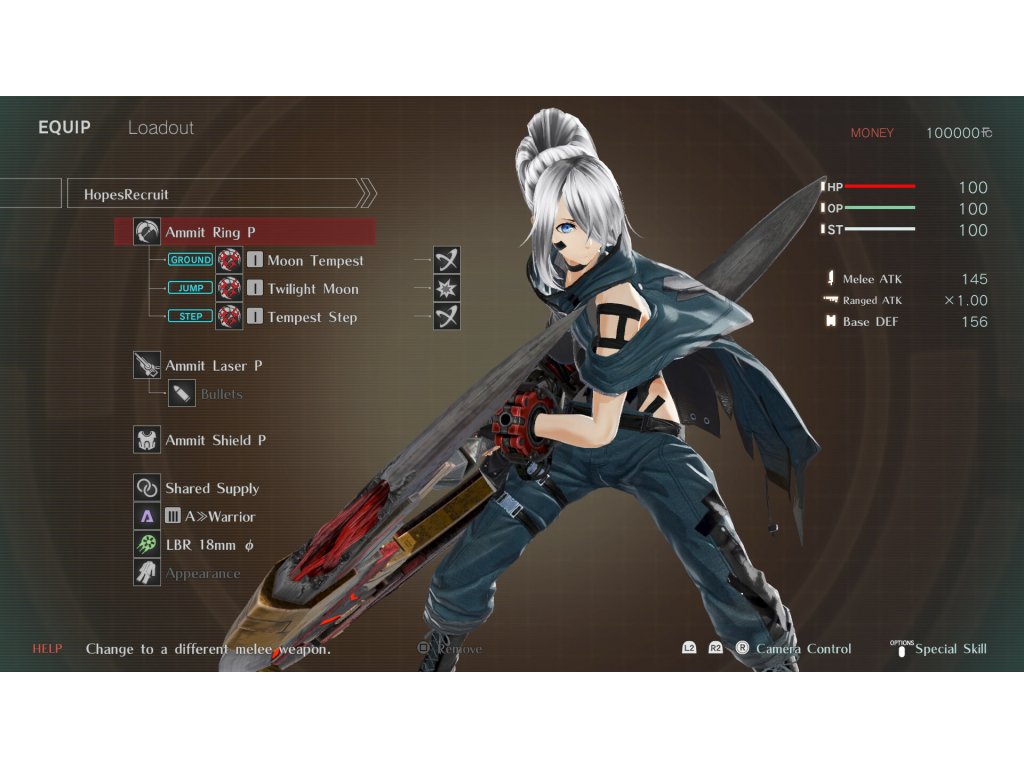Switch to the EQUIP tab
Image resolution: width=1024 pixels, height=768 pixels.
(64, 128)
